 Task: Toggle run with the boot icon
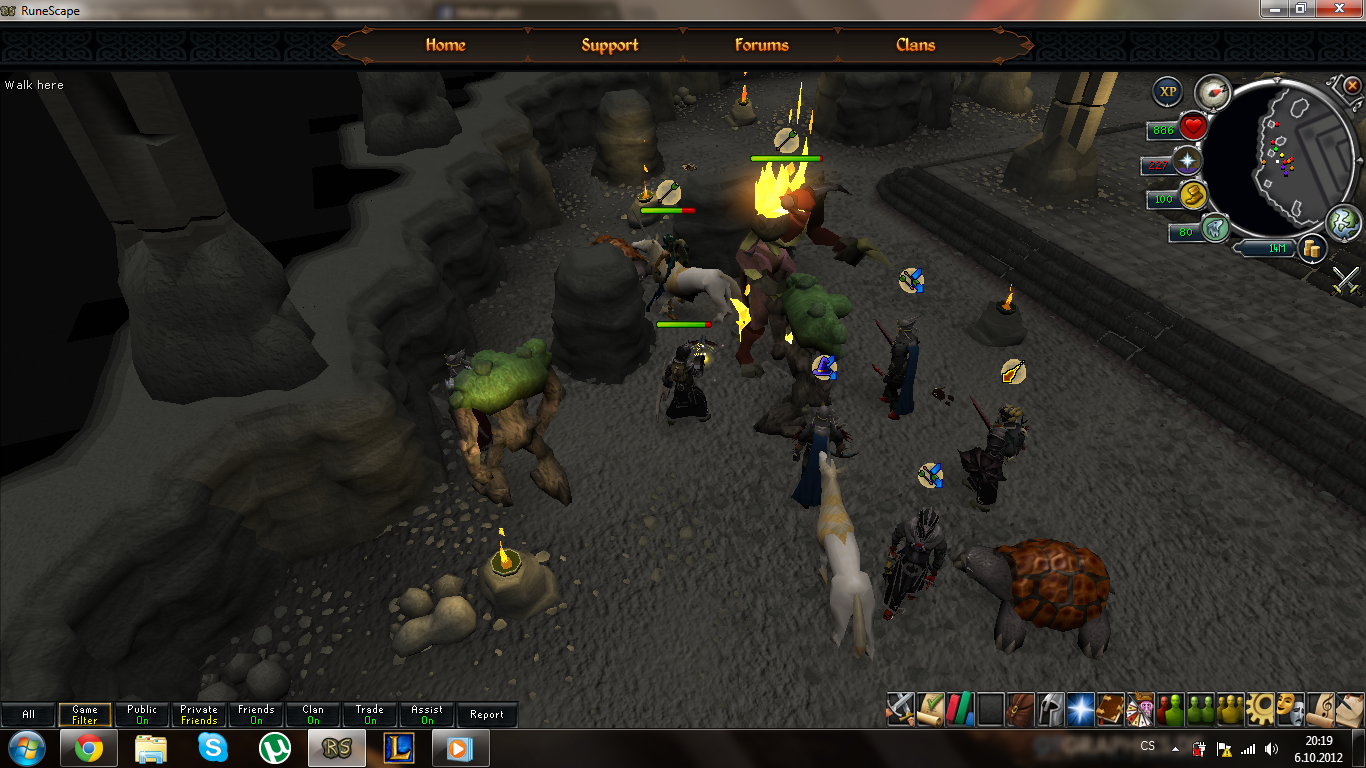point(1193,195)
